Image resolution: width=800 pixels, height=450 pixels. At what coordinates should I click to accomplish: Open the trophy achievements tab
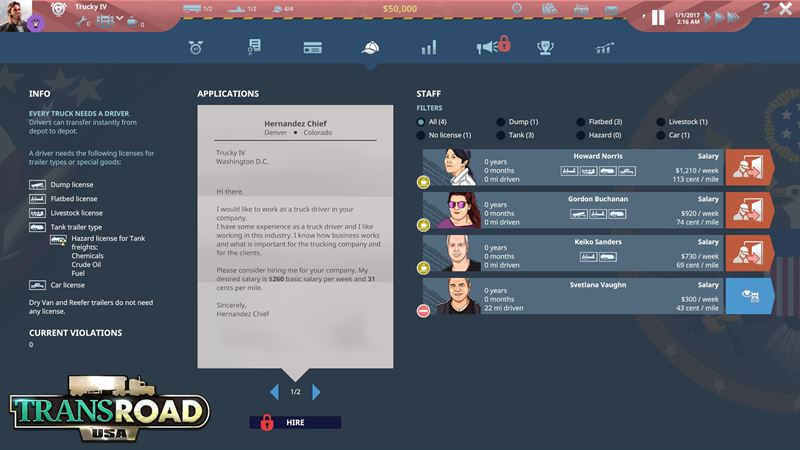pyautogui.click(x=545, y=47)
